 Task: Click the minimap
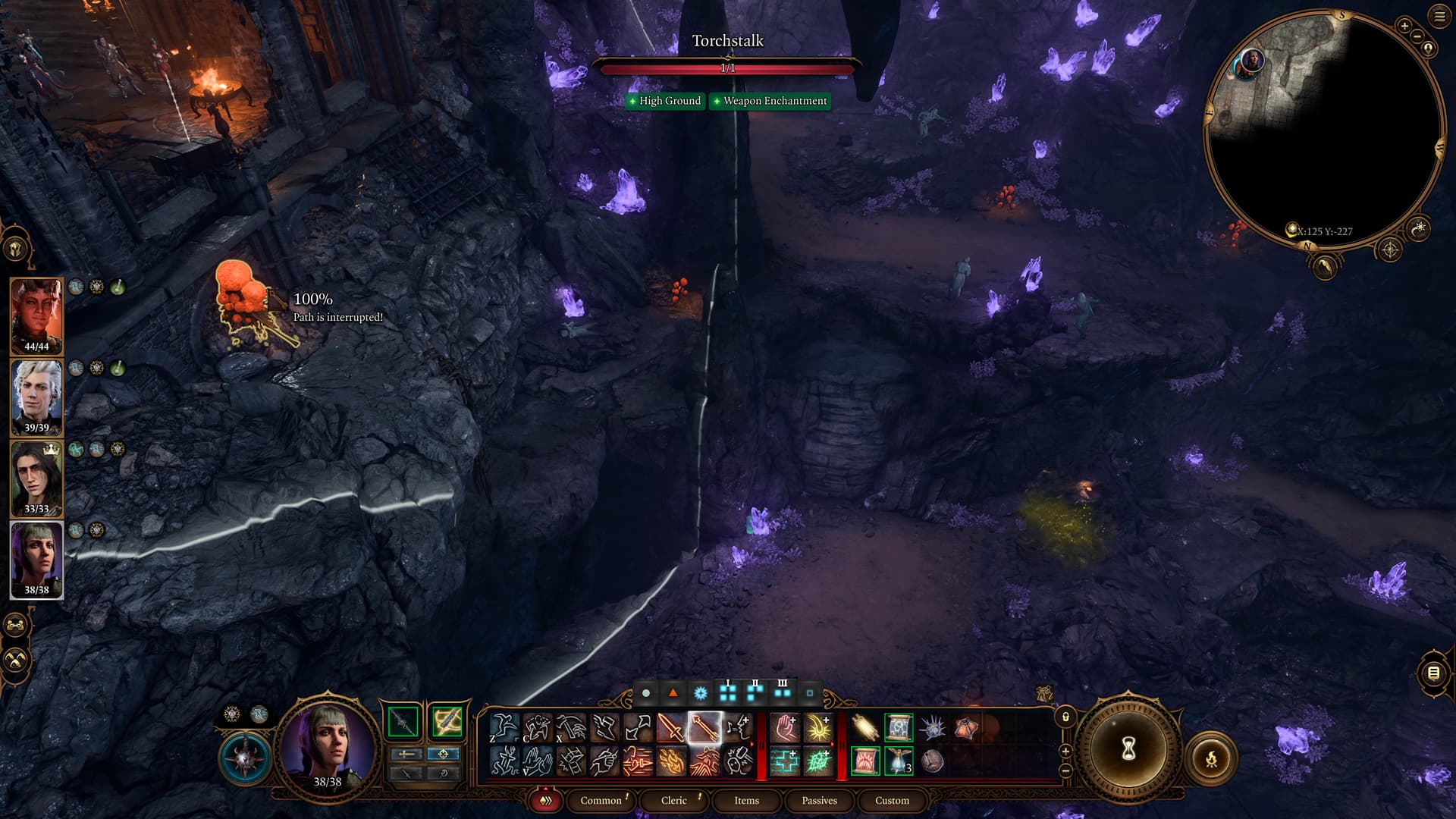click(x=1323, y=129)
